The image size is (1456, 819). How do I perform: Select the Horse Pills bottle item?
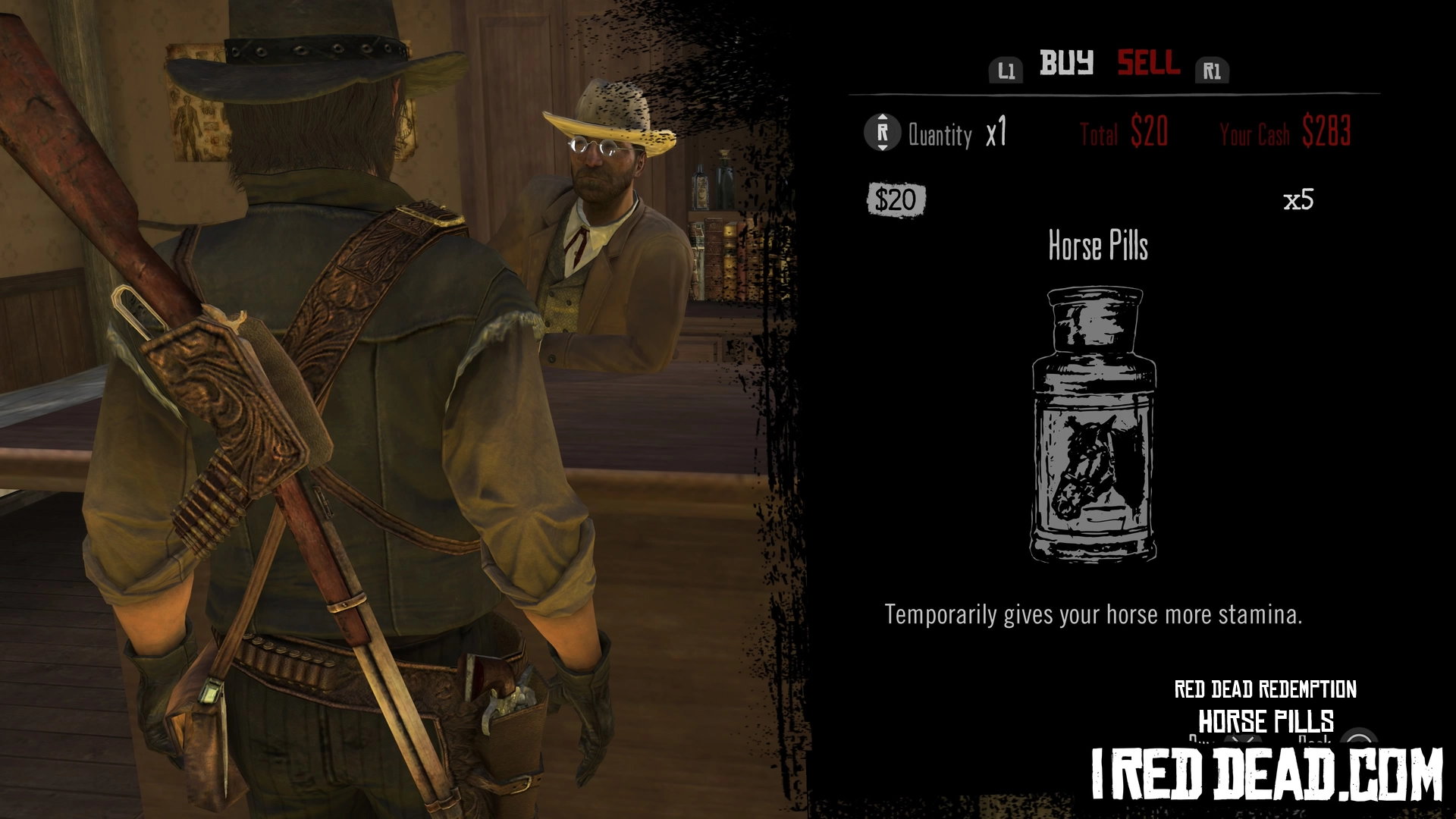click(x=1094, y=423)
